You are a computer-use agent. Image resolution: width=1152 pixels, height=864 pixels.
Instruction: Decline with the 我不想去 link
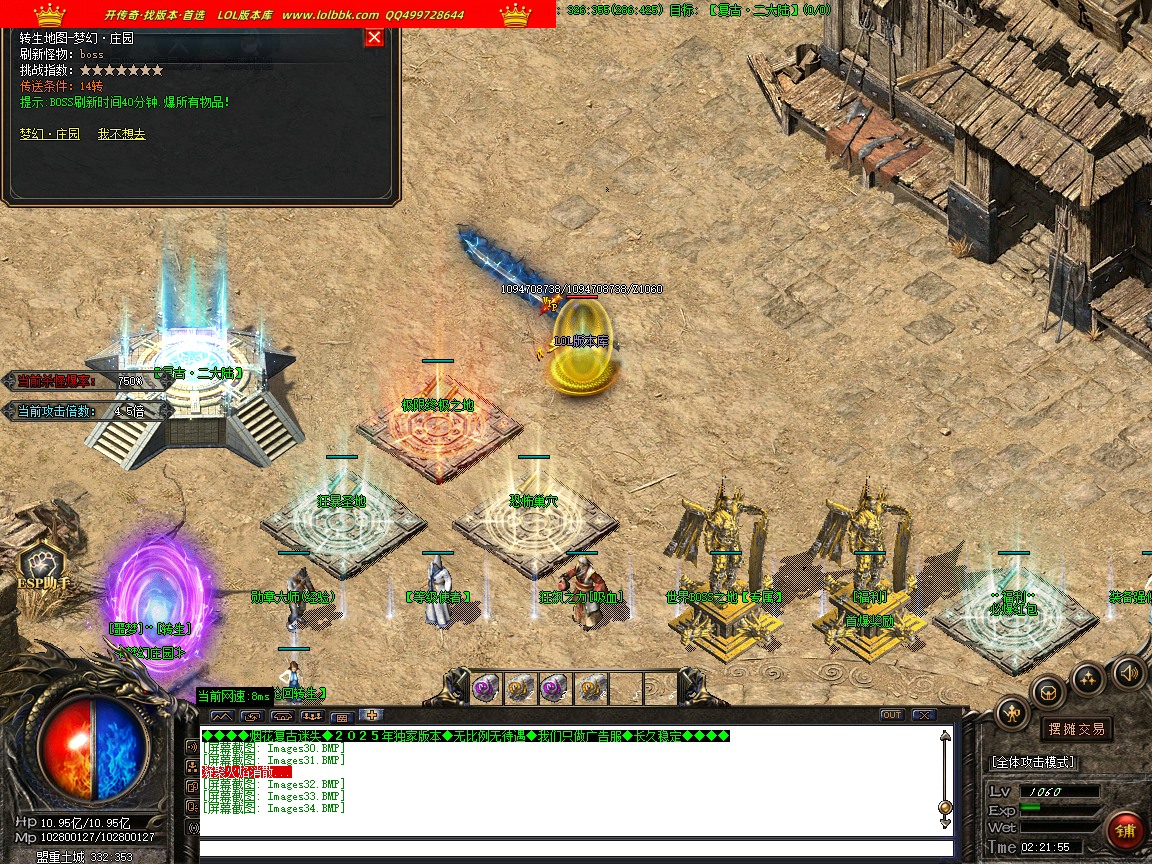(121, 134)
